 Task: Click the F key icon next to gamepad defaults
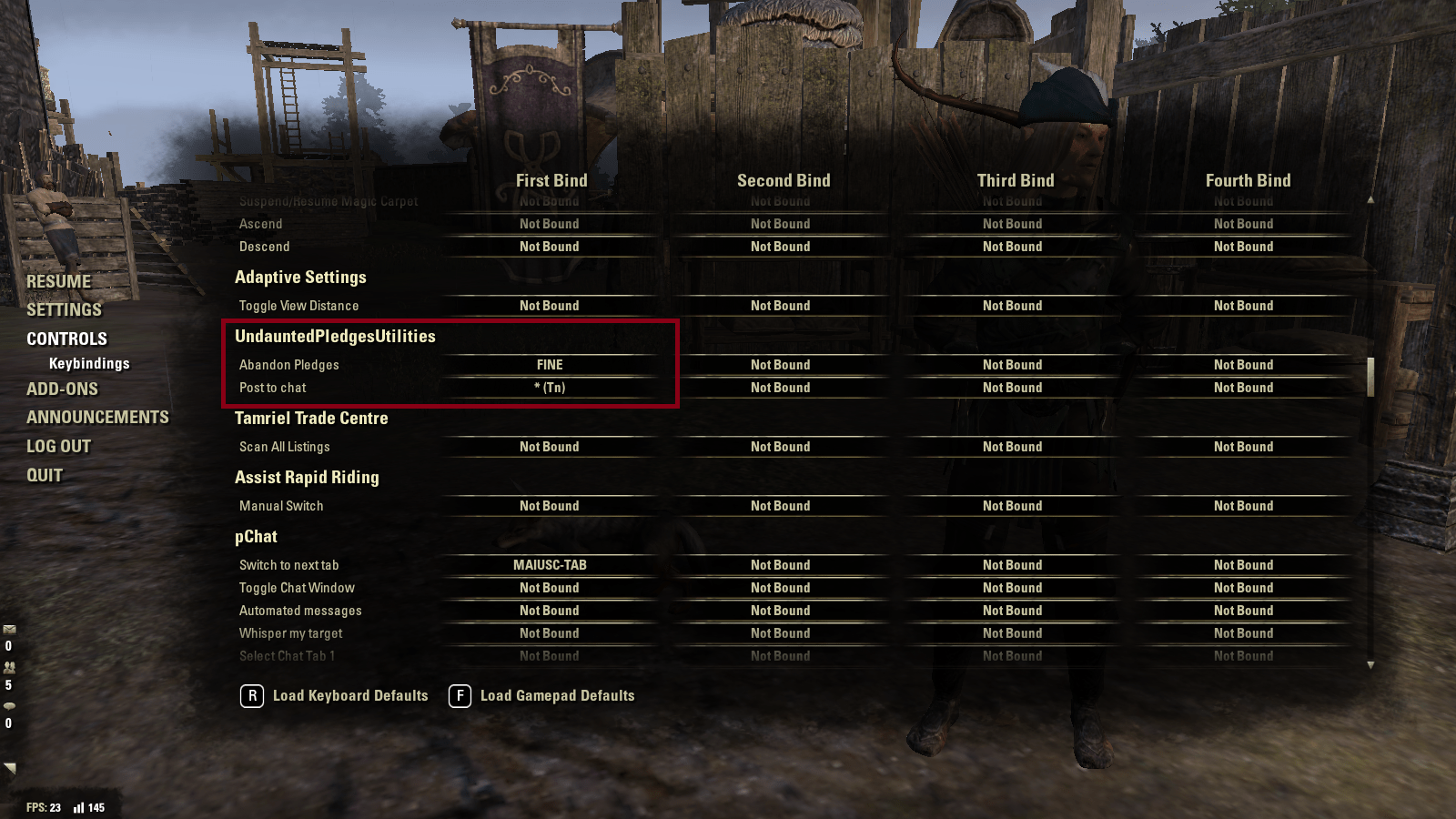(458, 696)
